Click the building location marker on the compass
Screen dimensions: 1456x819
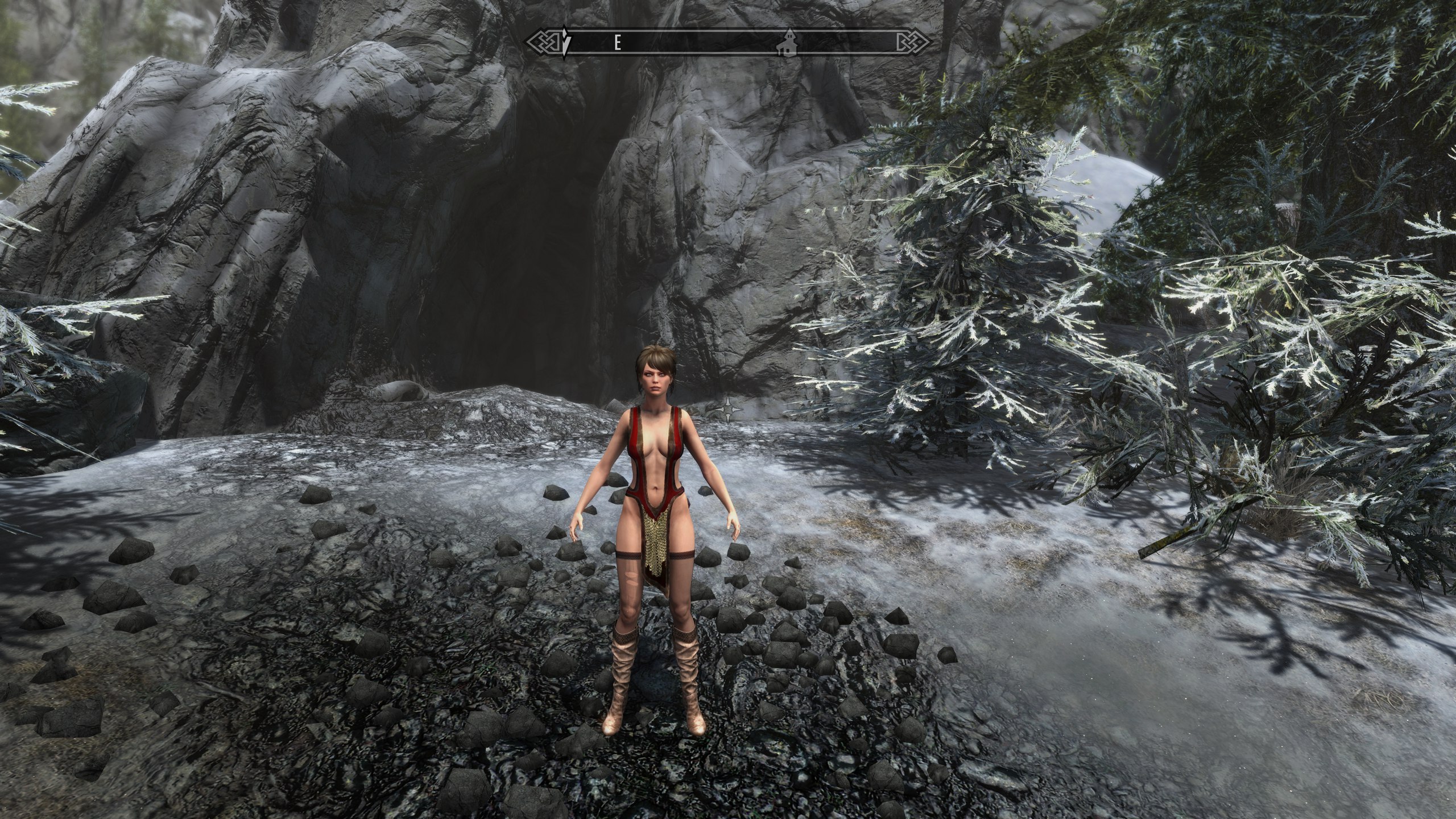pyautogui.click(x=787, y=44)
